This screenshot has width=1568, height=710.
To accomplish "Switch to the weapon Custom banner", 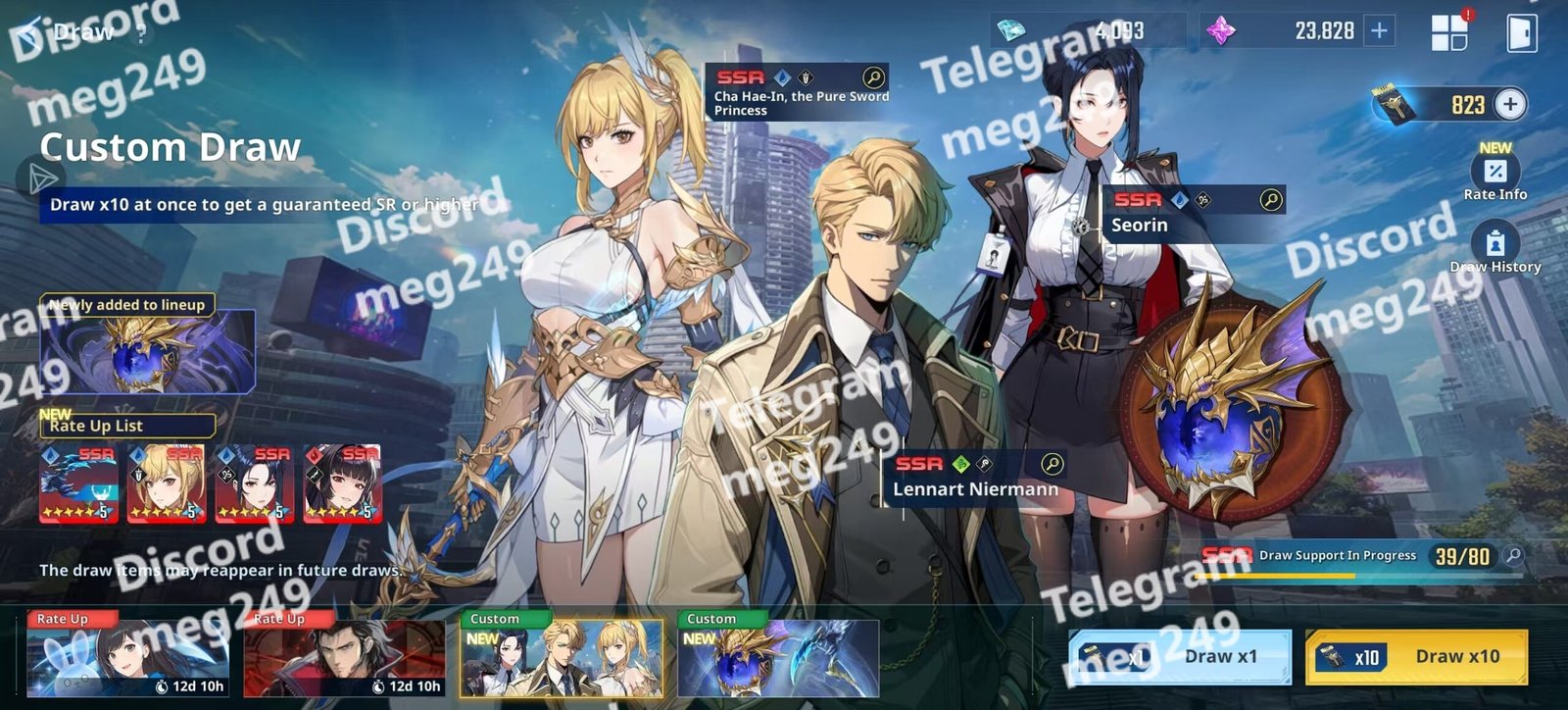I will pyautogui.click(x=778, y=653).
